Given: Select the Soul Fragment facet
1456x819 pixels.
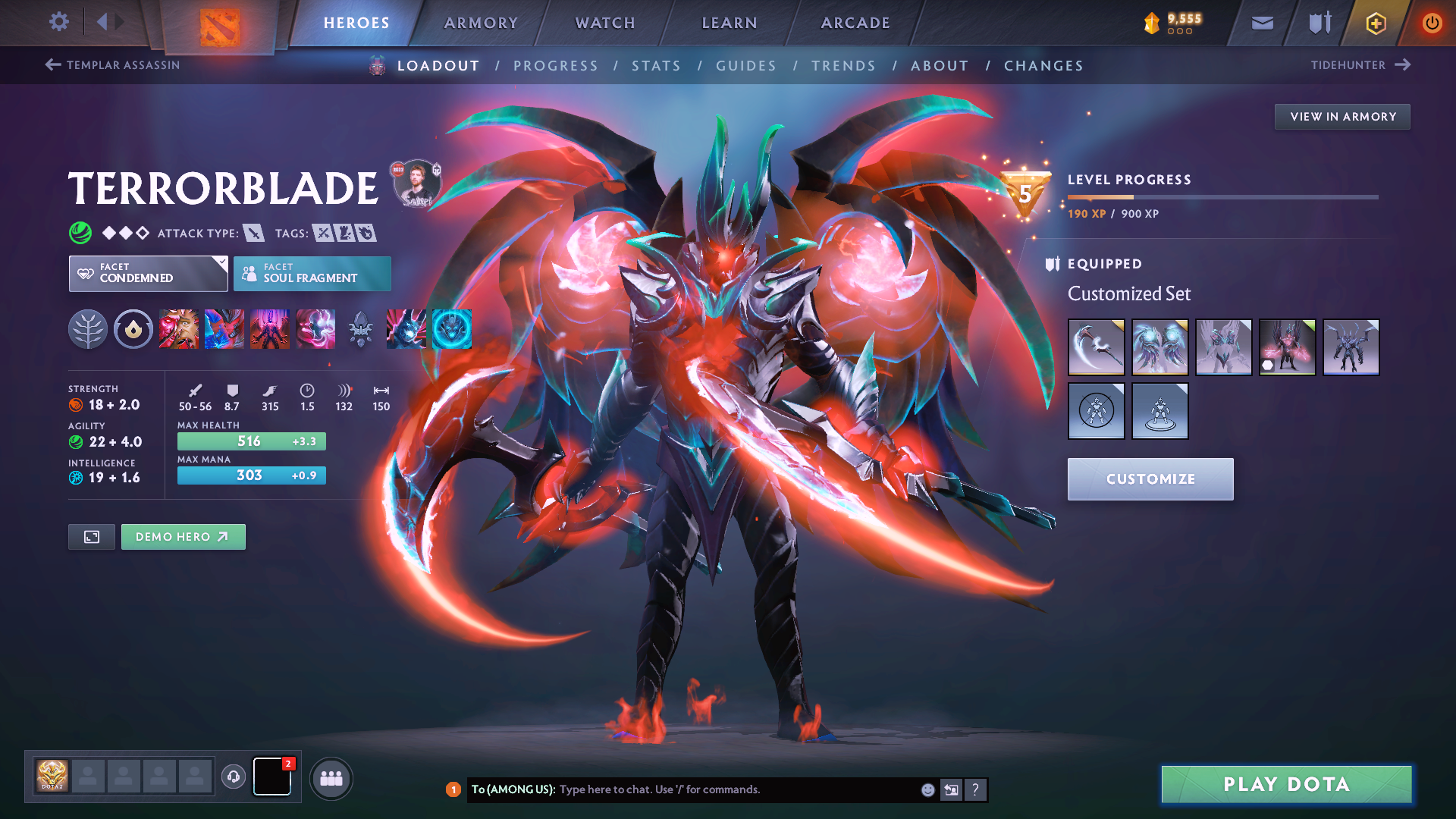Looking at the screenshot, I should [312, 273].
